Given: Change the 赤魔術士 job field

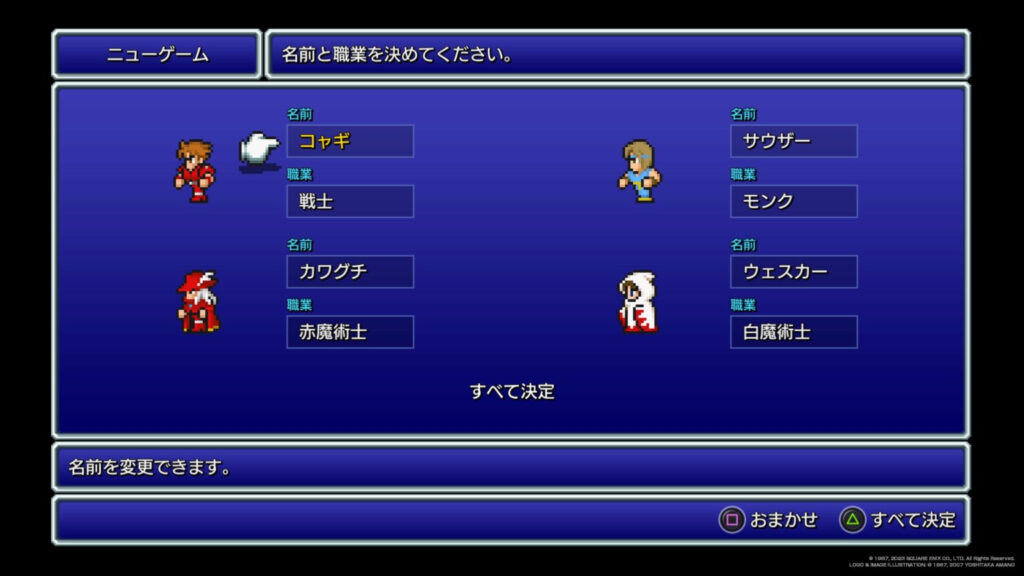Looking at the screenshot, I should pos(350,332).
